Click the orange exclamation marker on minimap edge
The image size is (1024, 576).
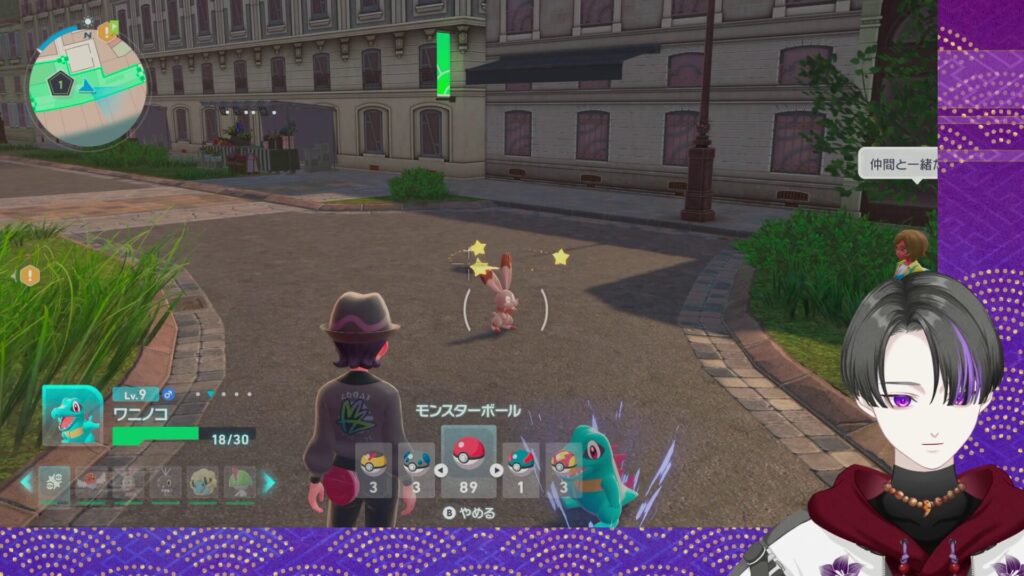pos(105,32)
